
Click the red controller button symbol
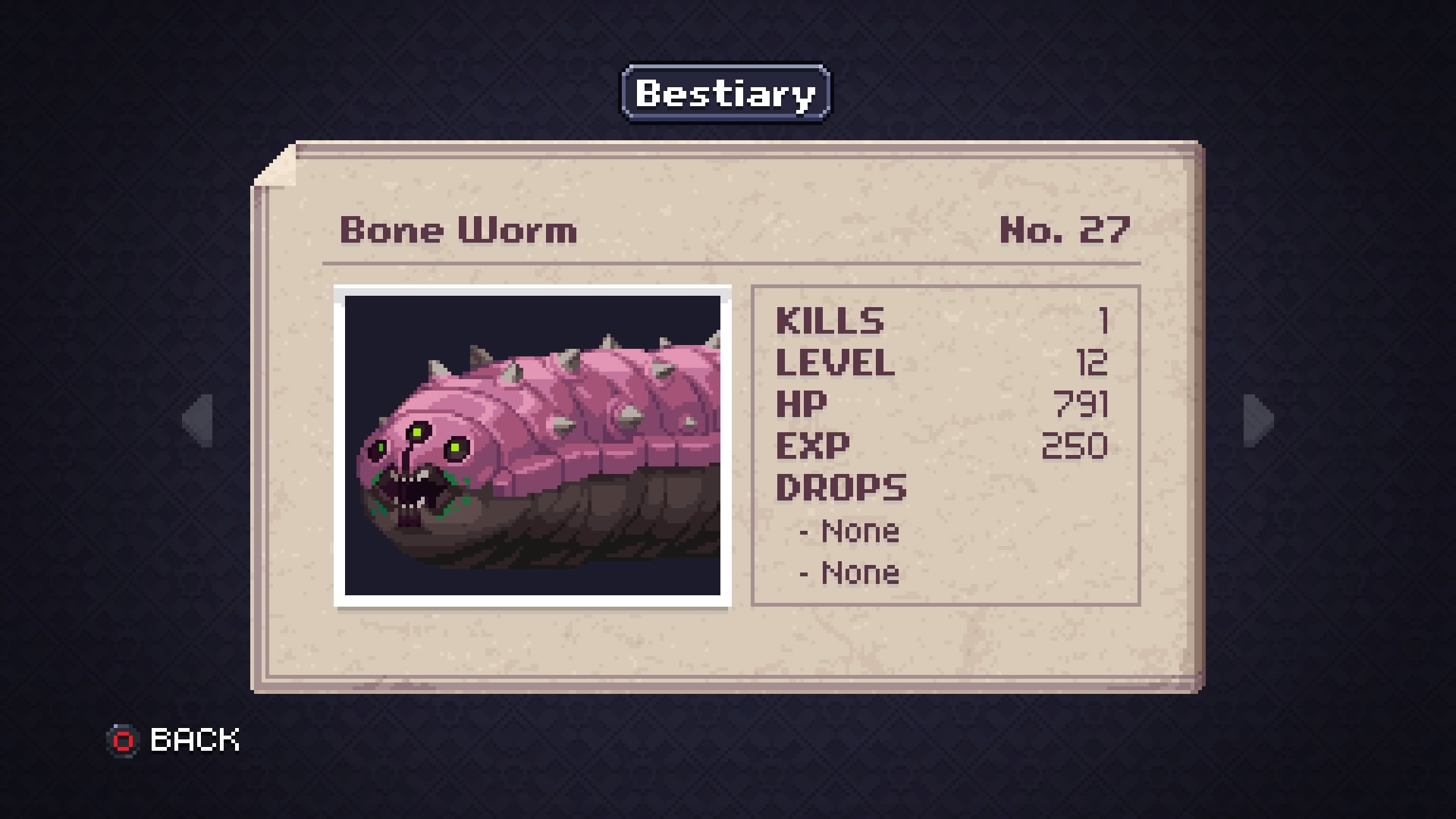click(x=124, y=738)
